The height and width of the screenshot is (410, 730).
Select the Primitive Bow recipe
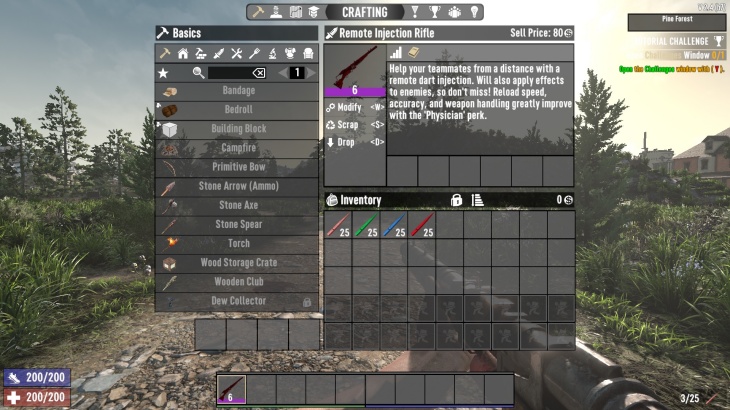pyautogui.click(x=238, y=167)
